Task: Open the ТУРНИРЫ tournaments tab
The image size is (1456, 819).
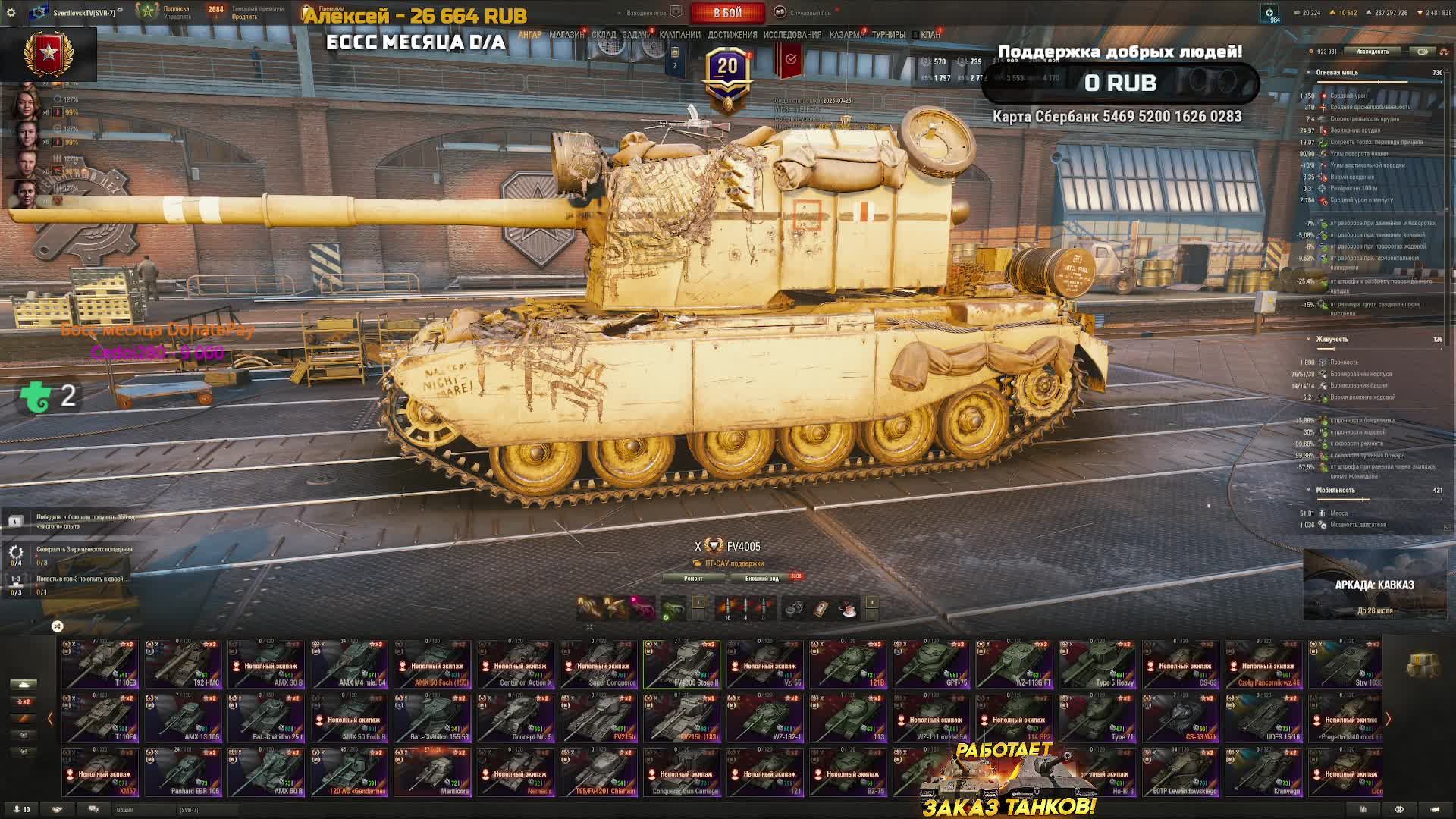Action: [x=888, y=35]
